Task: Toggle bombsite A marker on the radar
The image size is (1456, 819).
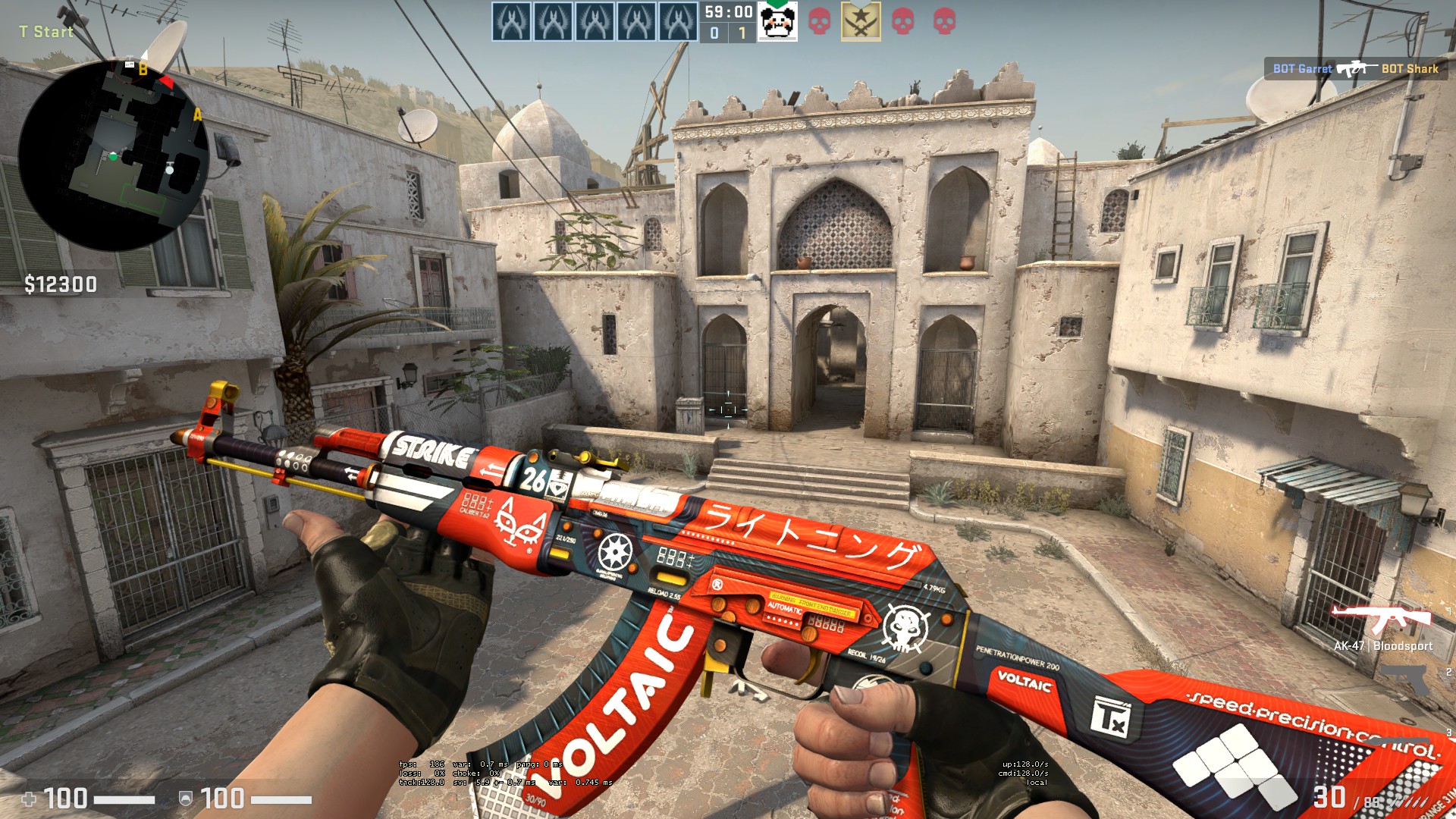Action: pyautogui.click(x=196, y=115)
